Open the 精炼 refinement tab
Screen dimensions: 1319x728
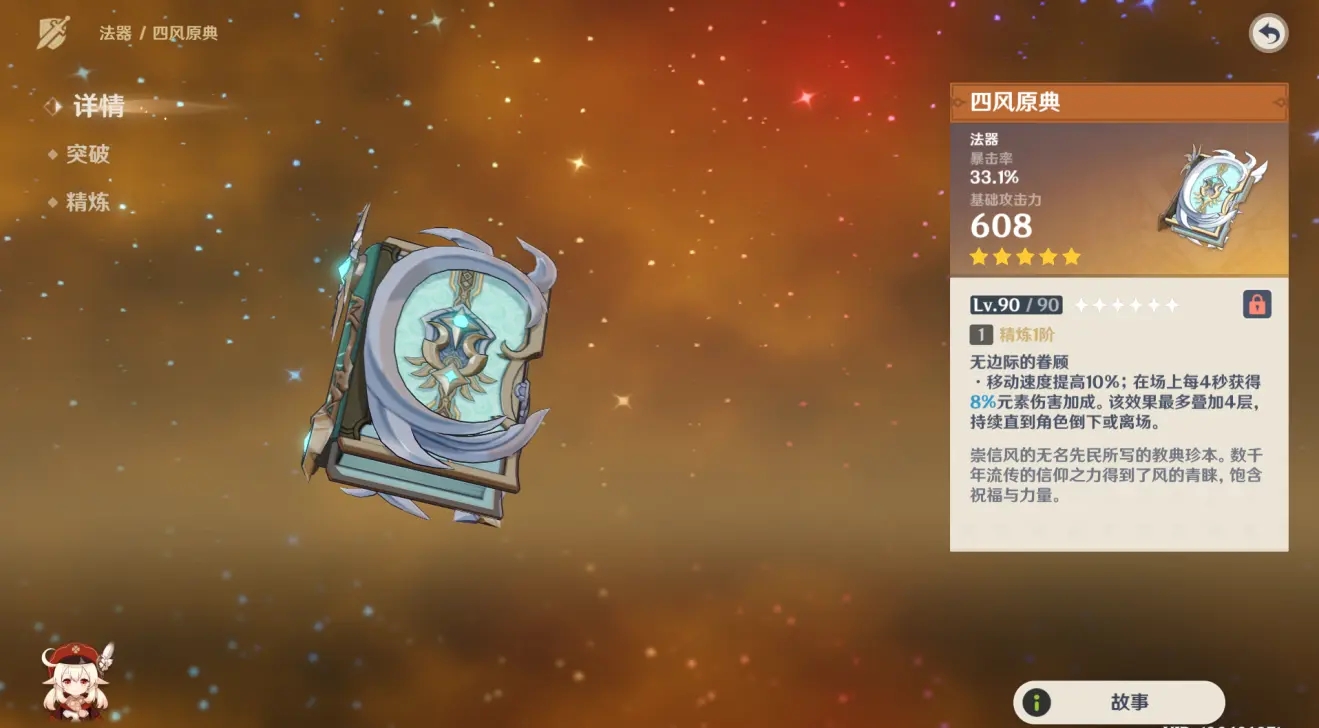click(x=87, y=200)
